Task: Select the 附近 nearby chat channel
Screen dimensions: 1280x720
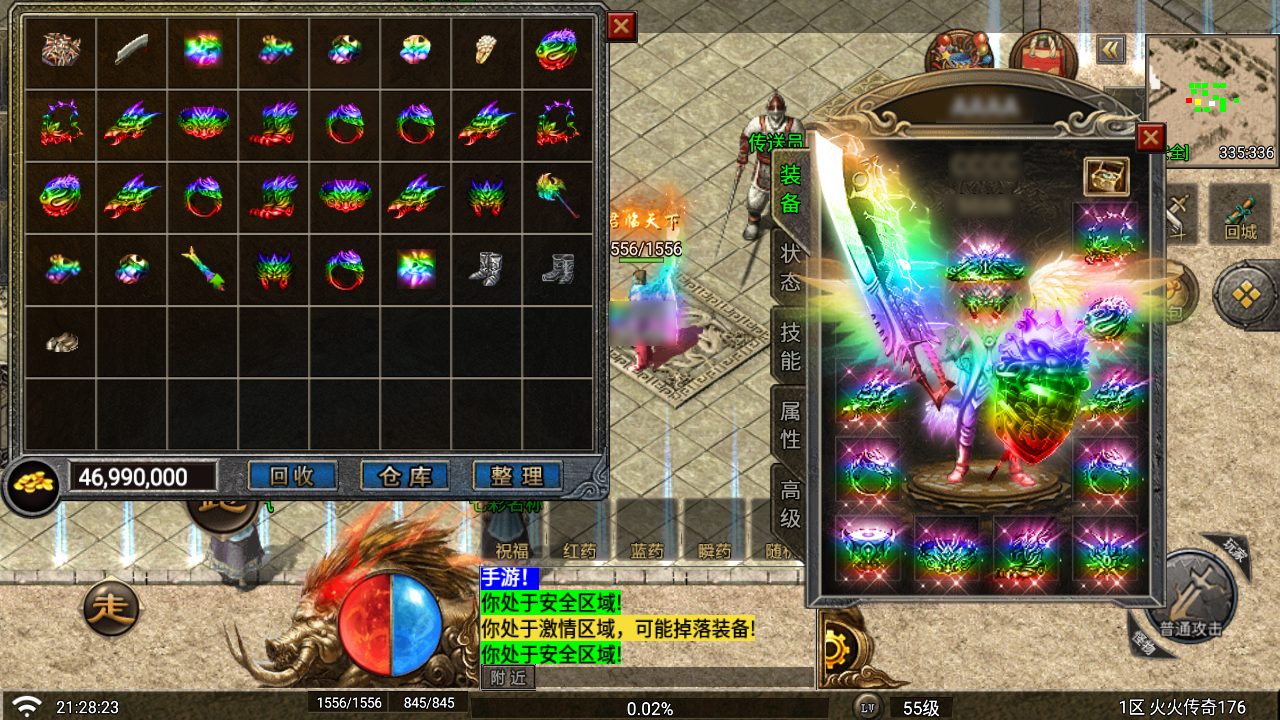Action: [x=508, y=678]
